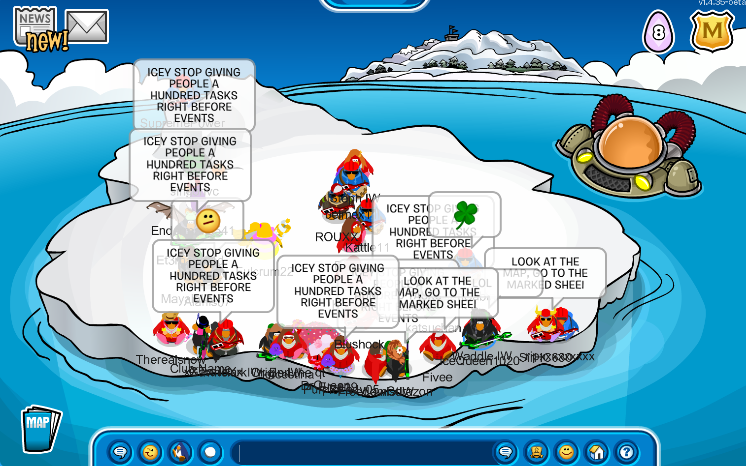Focus the chat message input bar
The height and width of the screenshot is (466, 746).
pos(360,451)
